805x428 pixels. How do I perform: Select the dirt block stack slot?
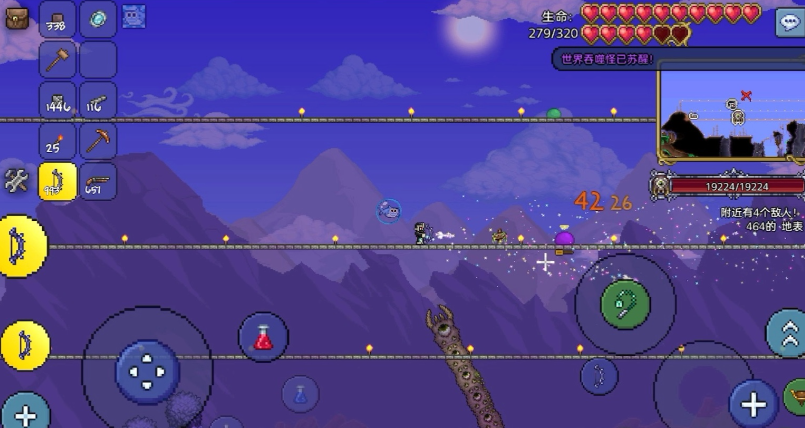pos(58,19)
